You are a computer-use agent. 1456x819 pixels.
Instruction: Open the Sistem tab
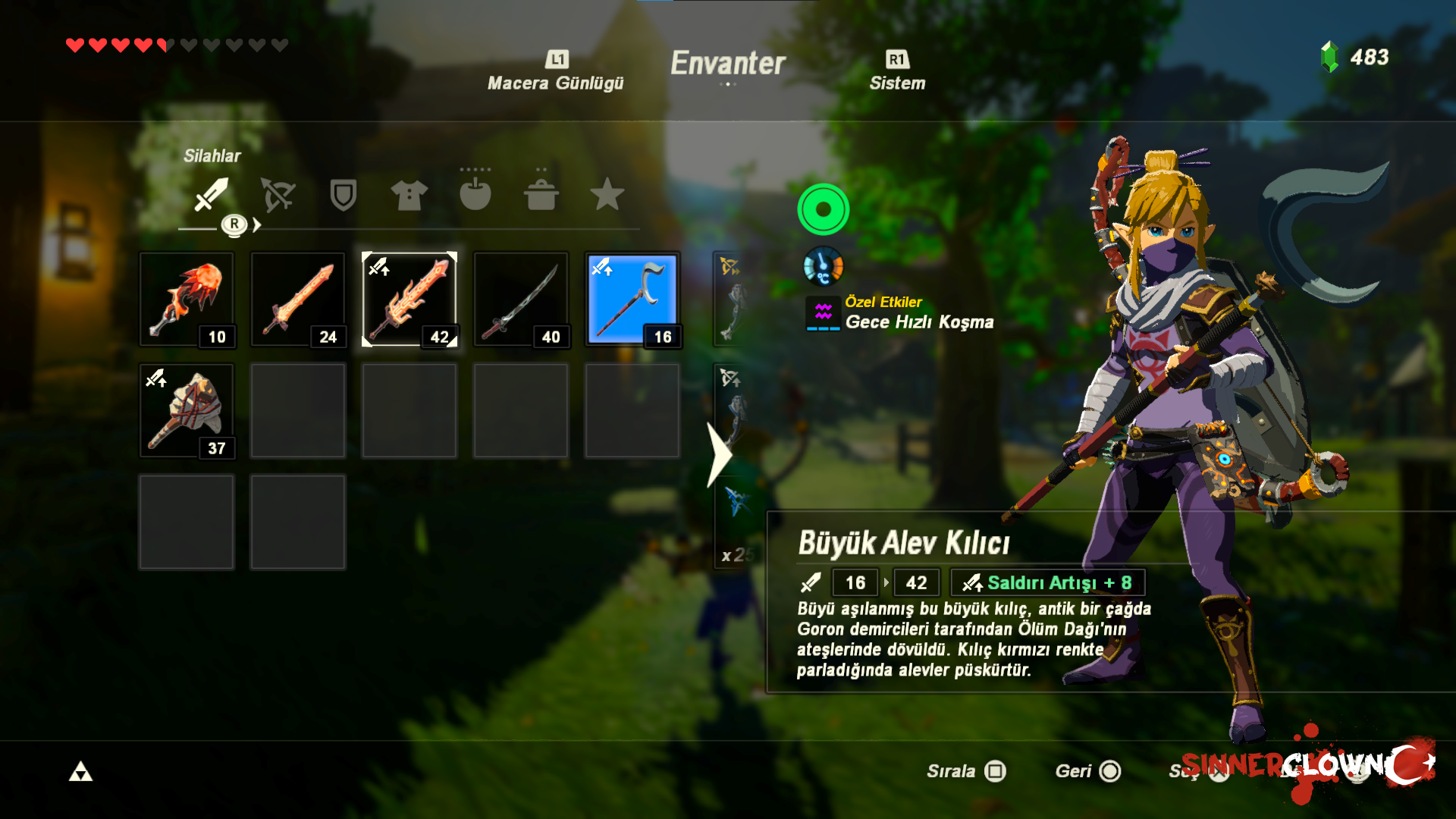click(897, 72)
